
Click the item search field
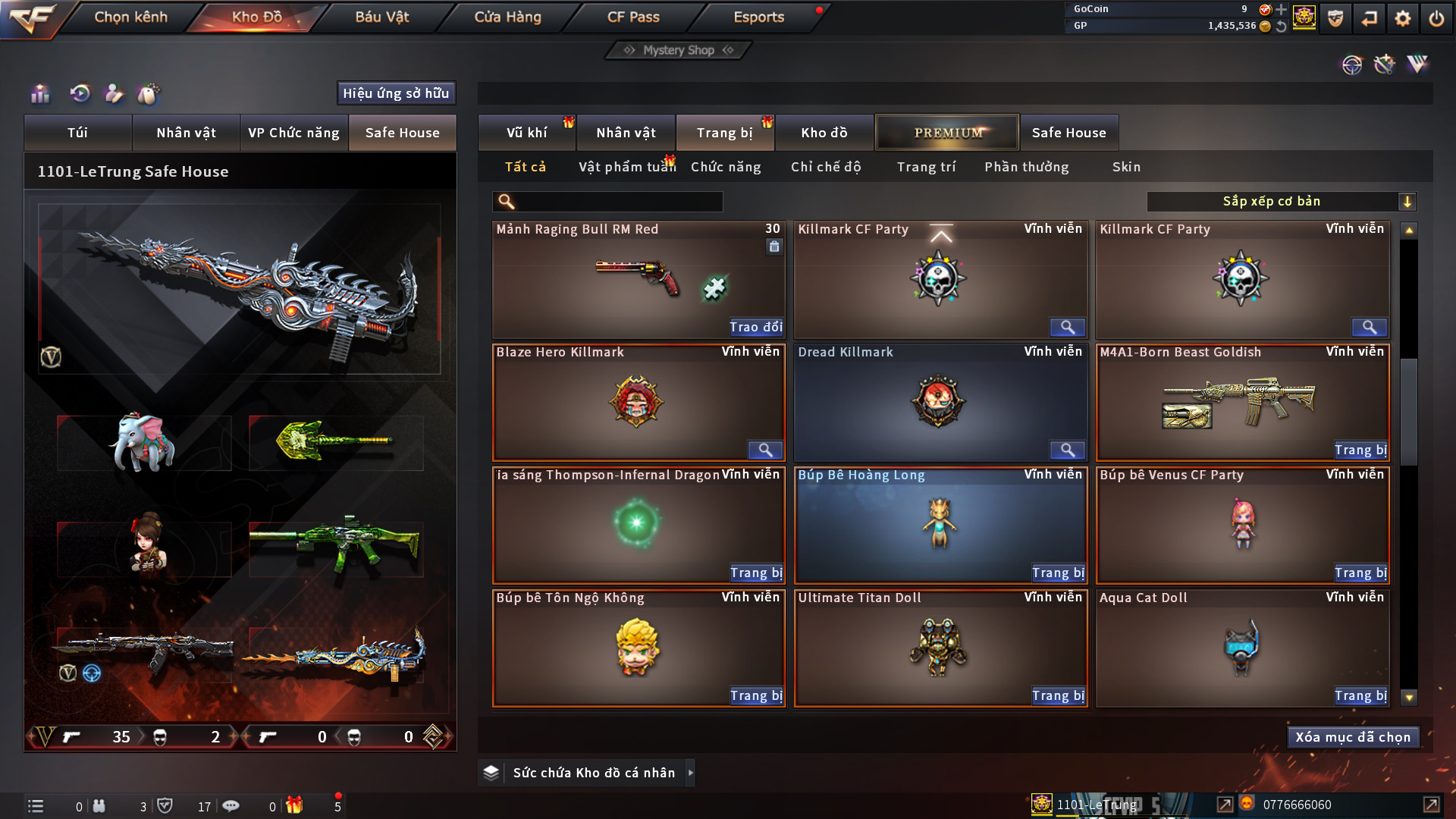(618, 202)
